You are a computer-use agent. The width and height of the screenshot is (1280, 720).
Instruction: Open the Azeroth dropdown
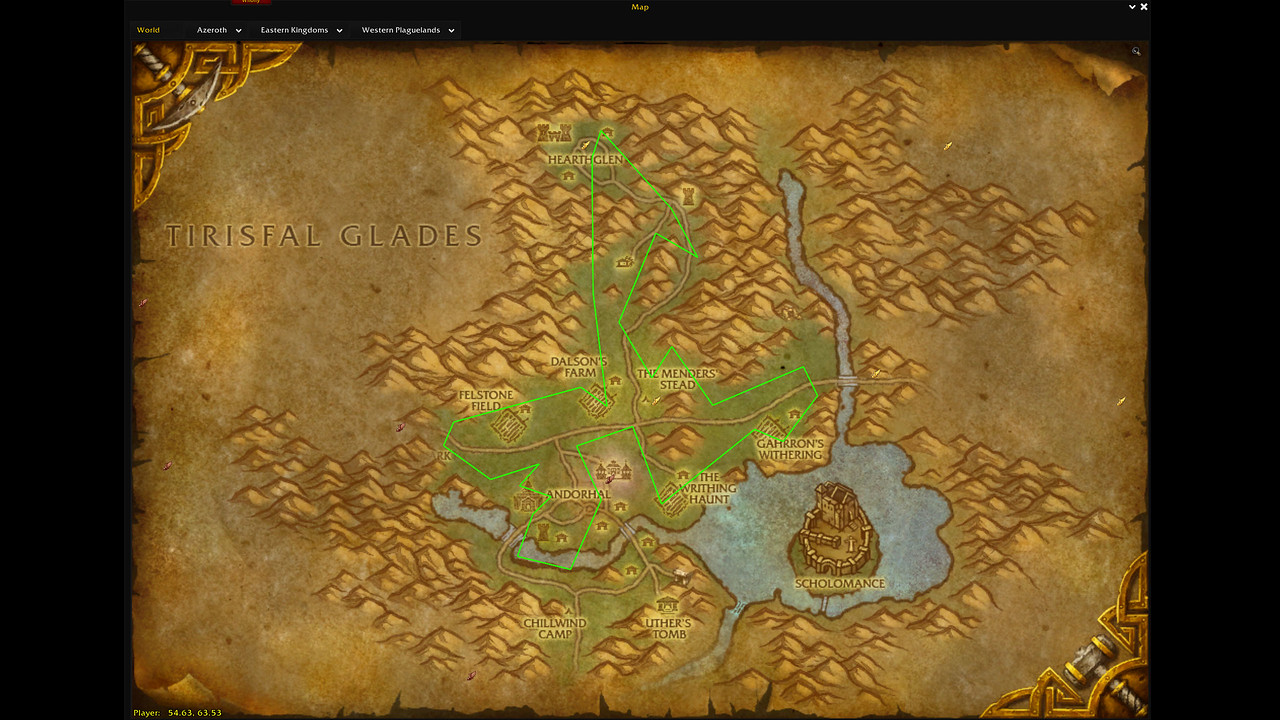(x=218, y=30)
